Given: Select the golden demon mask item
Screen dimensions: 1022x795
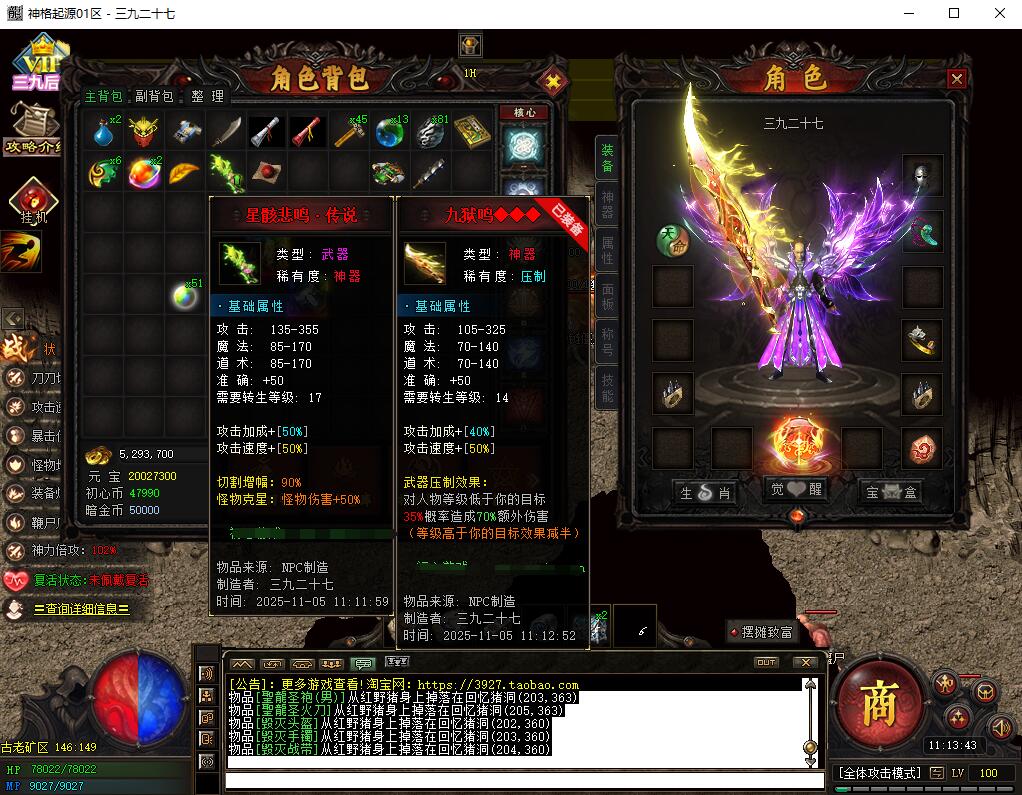Looking at the screenshot, I should pyautogui.click(x=146, y=131).
